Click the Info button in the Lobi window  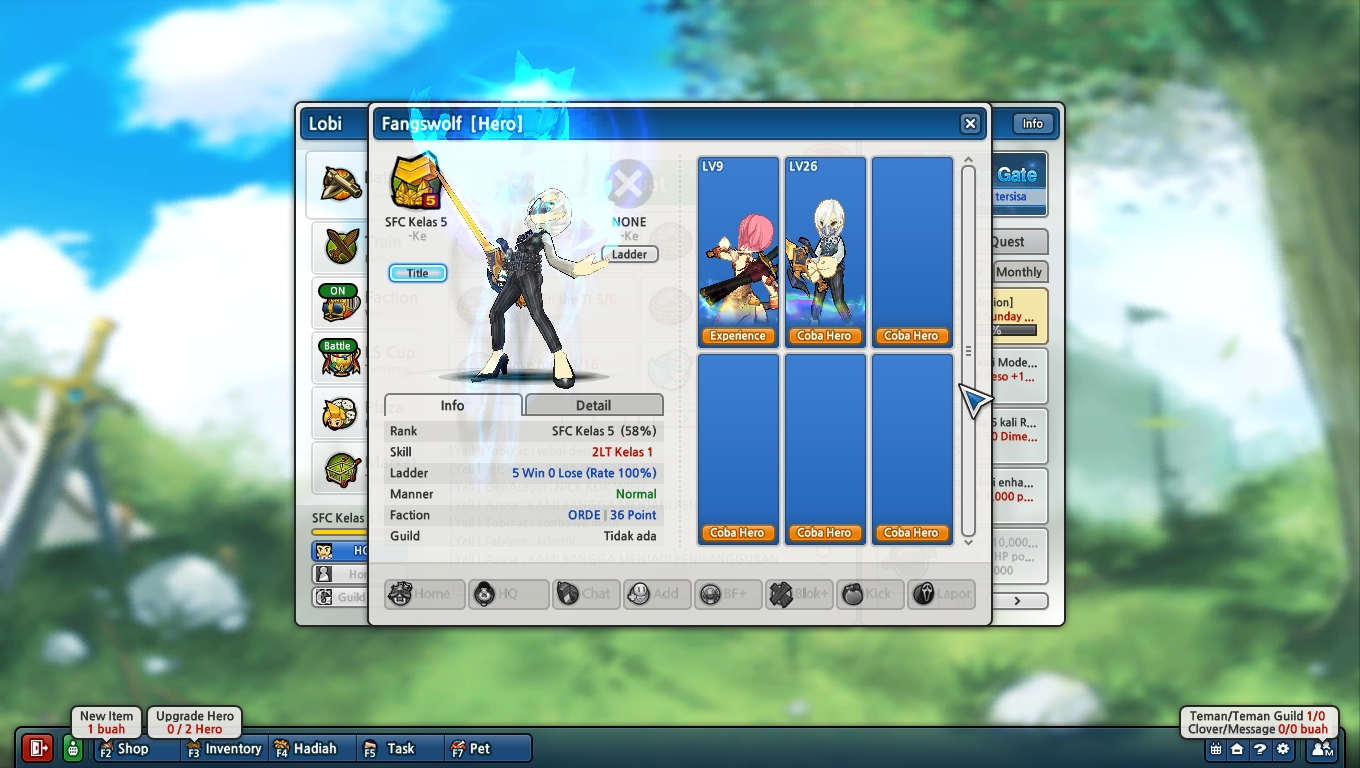[1032, 124]
